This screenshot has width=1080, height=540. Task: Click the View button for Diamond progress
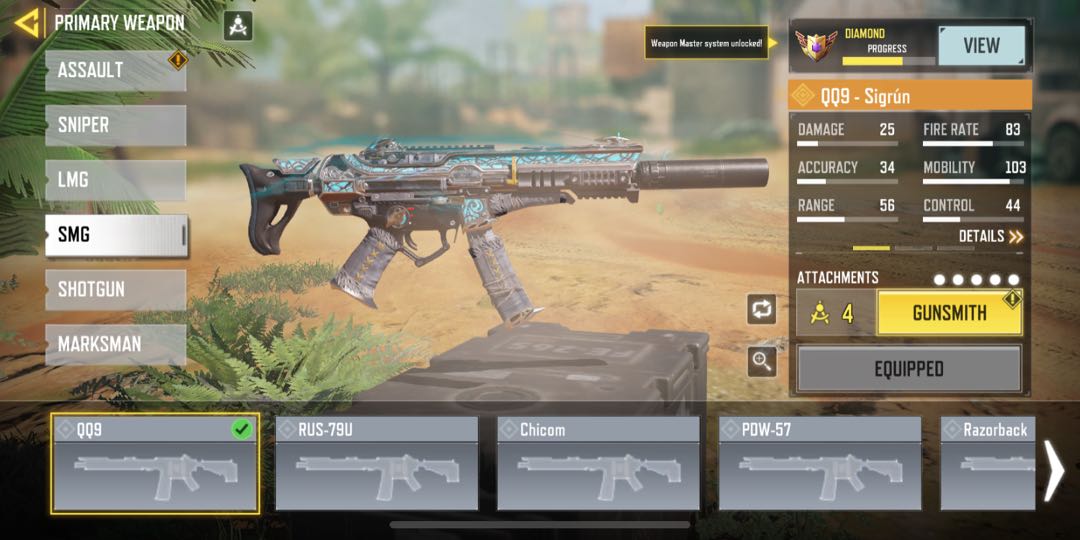click(x=981, y=46)
